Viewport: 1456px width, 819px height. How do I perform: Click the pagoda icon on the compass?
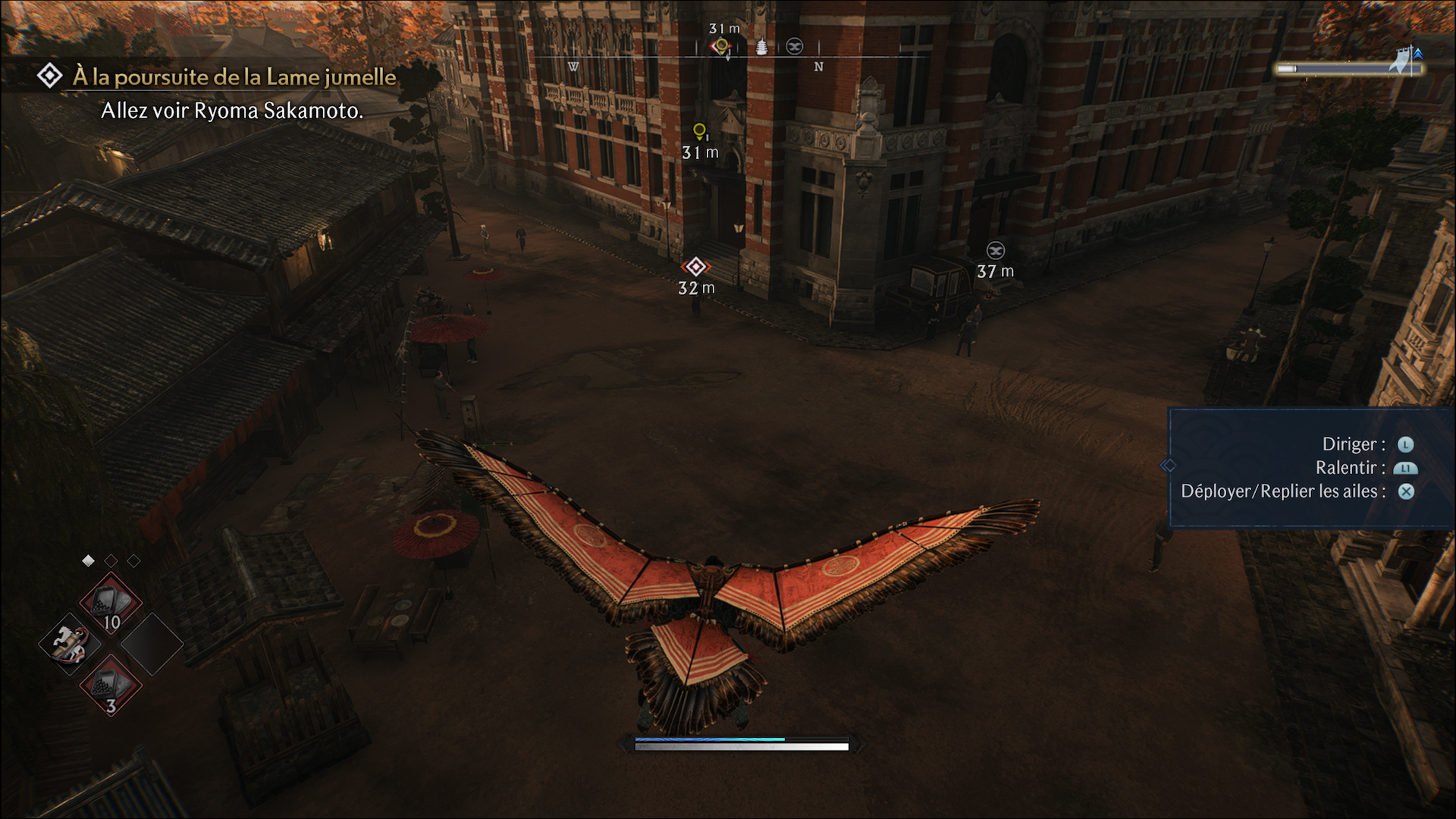tap(761, 47)
